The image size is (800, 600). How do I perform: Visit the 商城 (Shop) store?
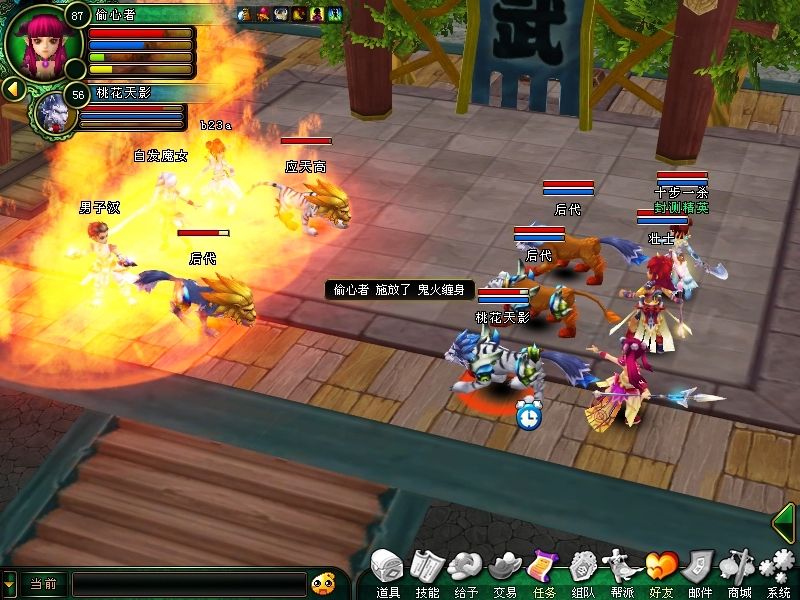pos(739,569)
